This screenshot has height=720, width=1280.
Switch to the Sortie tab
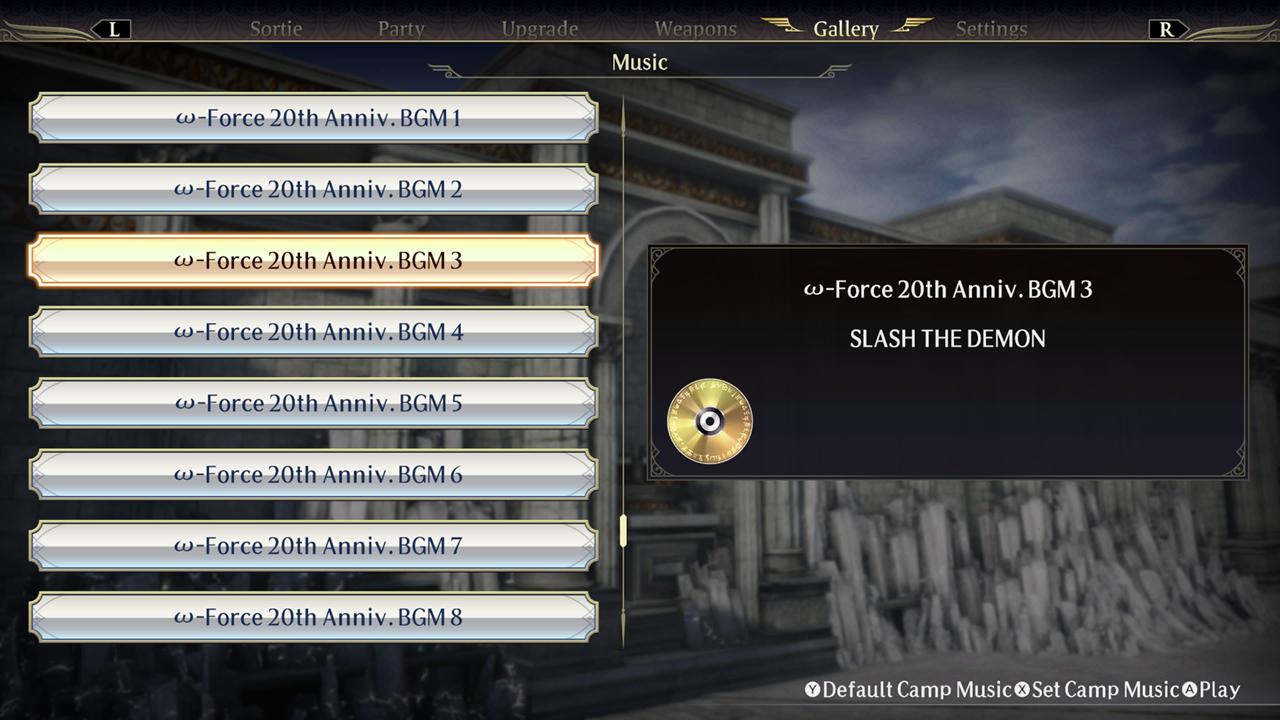click(275, 28)
